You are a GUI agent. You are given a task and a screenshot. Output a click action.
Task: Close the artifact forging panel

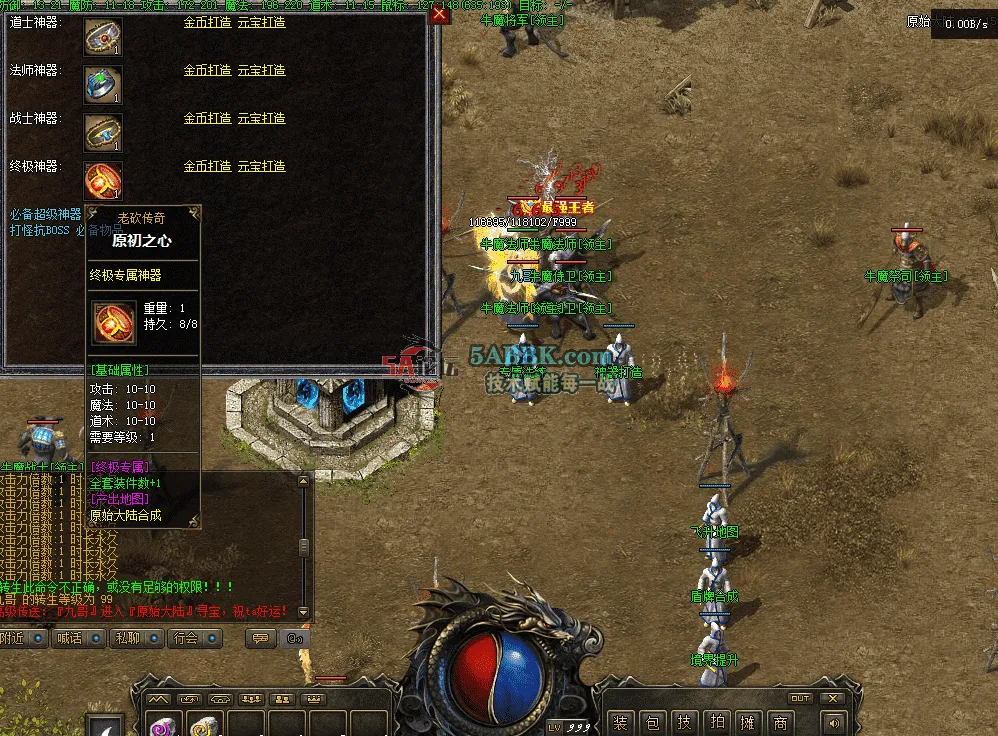438,15
